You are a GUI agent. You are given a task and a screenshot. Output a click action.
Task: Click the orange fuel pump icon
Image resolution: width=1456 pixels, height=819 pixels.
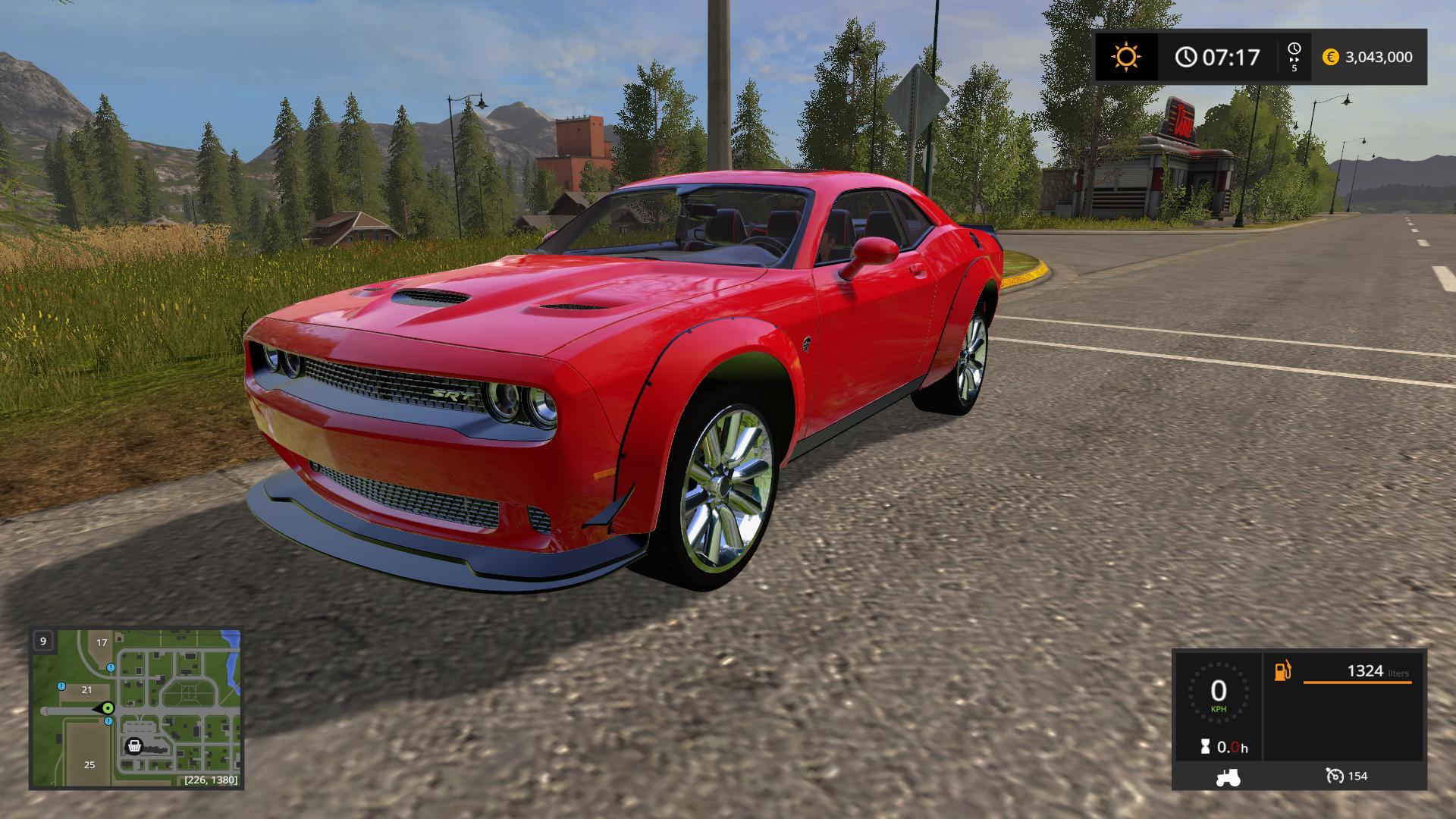tap(1282, 671)
